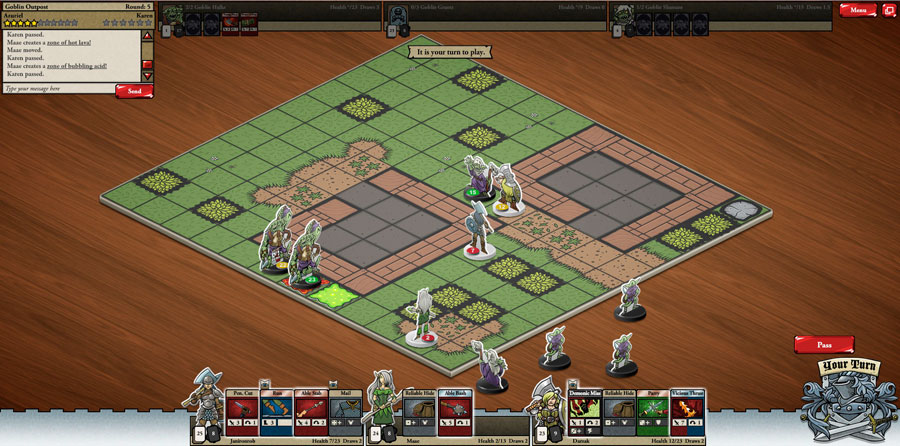Image resolution: width=900 pixels, height=446 pixels.
Task: Select the Goblin Hulks portrait
Action: coord(173,14)
